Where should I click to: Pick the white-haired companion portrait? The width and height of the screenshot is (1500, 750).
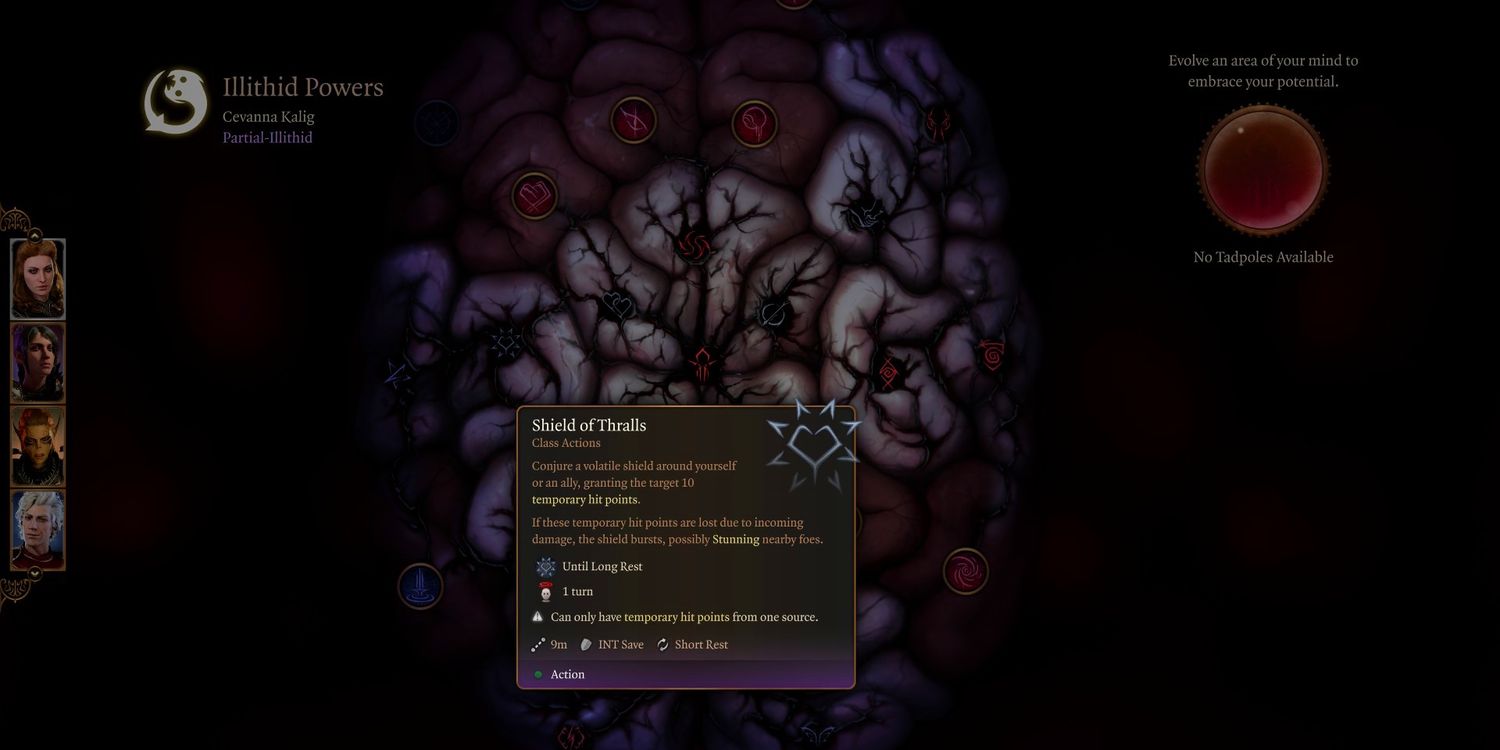[x=38, y=530]
